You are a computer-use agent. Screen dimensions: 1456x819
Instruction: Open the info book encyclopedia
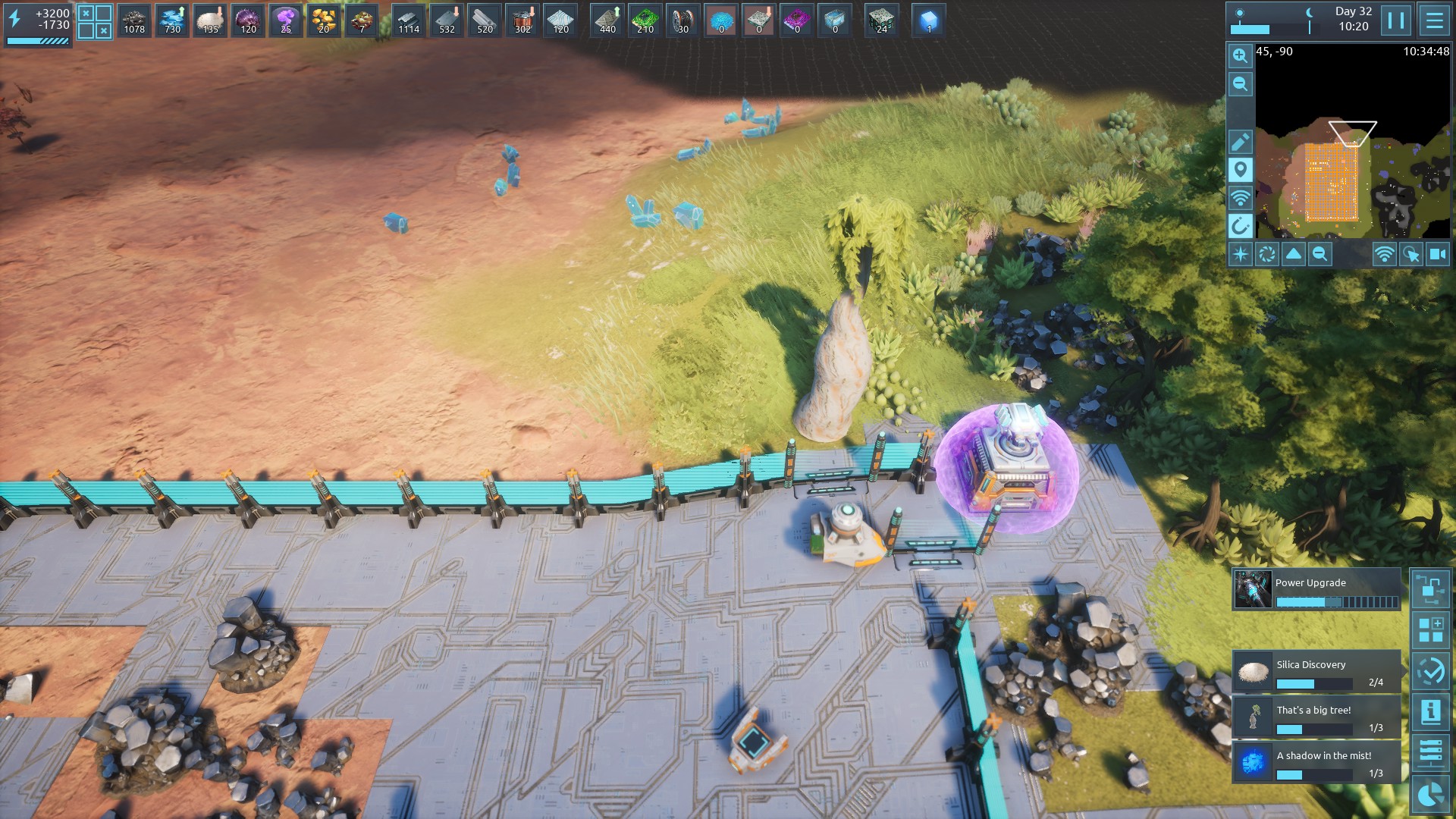(1430, 712)
